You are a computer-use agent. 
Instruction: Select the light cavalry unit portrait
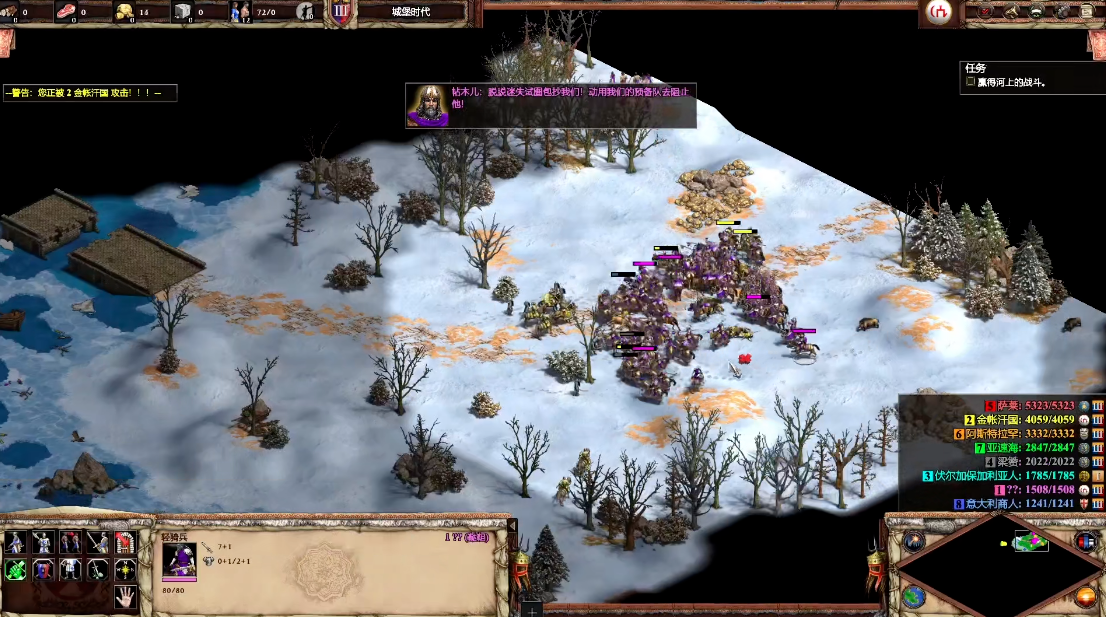pyautogui.click(x=179, y=563)
